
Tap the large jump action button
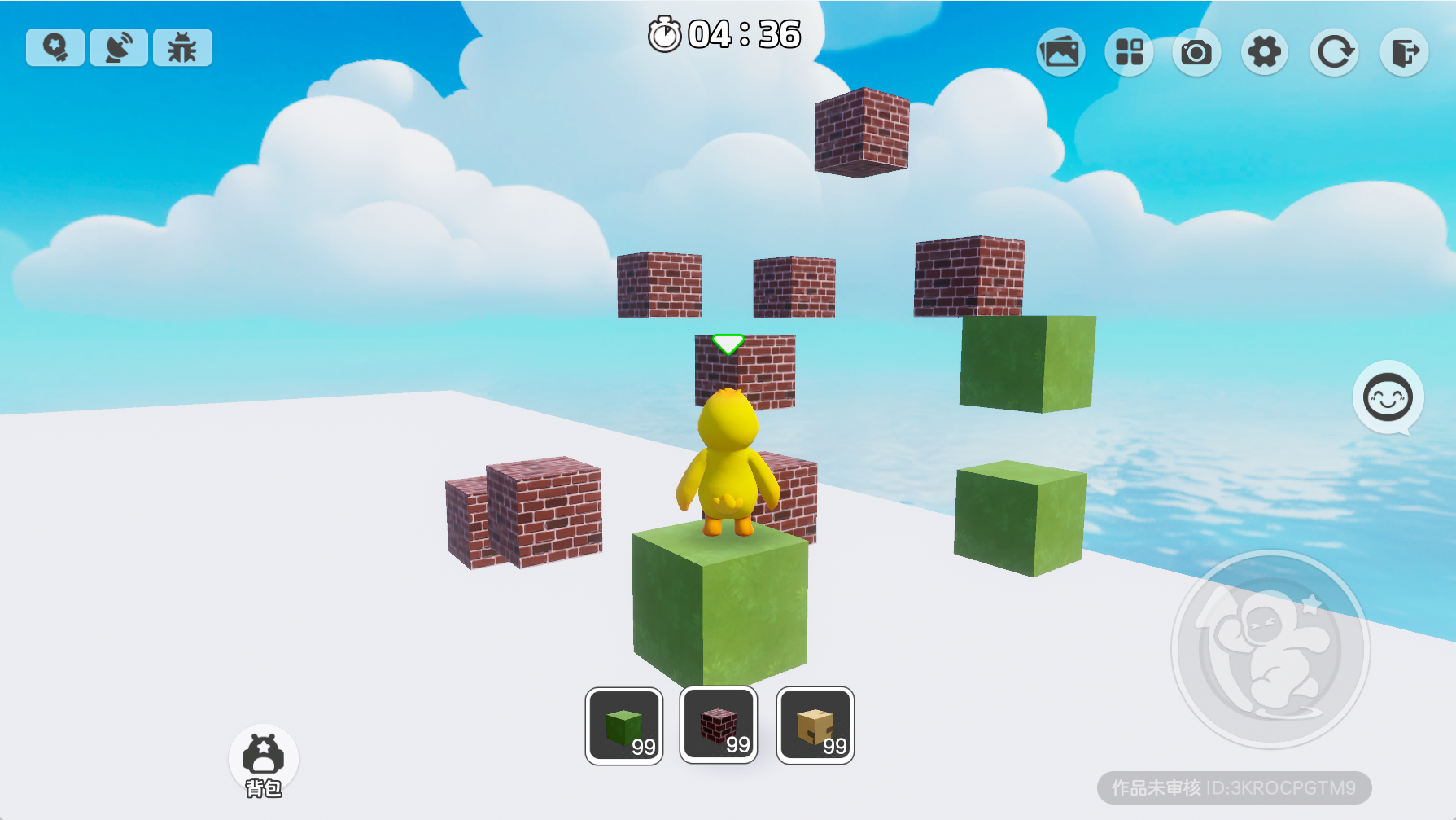(x=1270, y=649)
